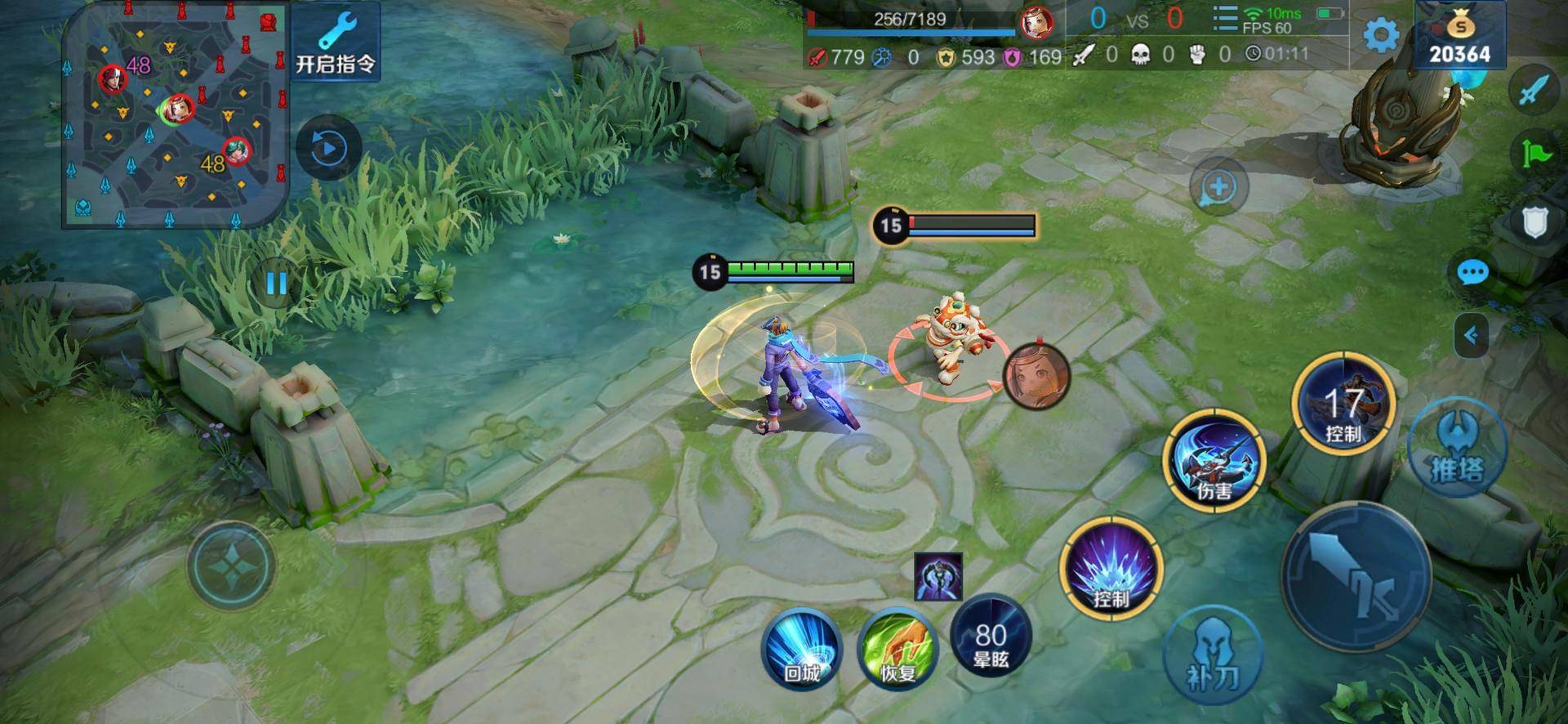Tap the 推塔 tower attack button
The width and height of the screenshot is (1568, 724).
[x=1457, y=449]
